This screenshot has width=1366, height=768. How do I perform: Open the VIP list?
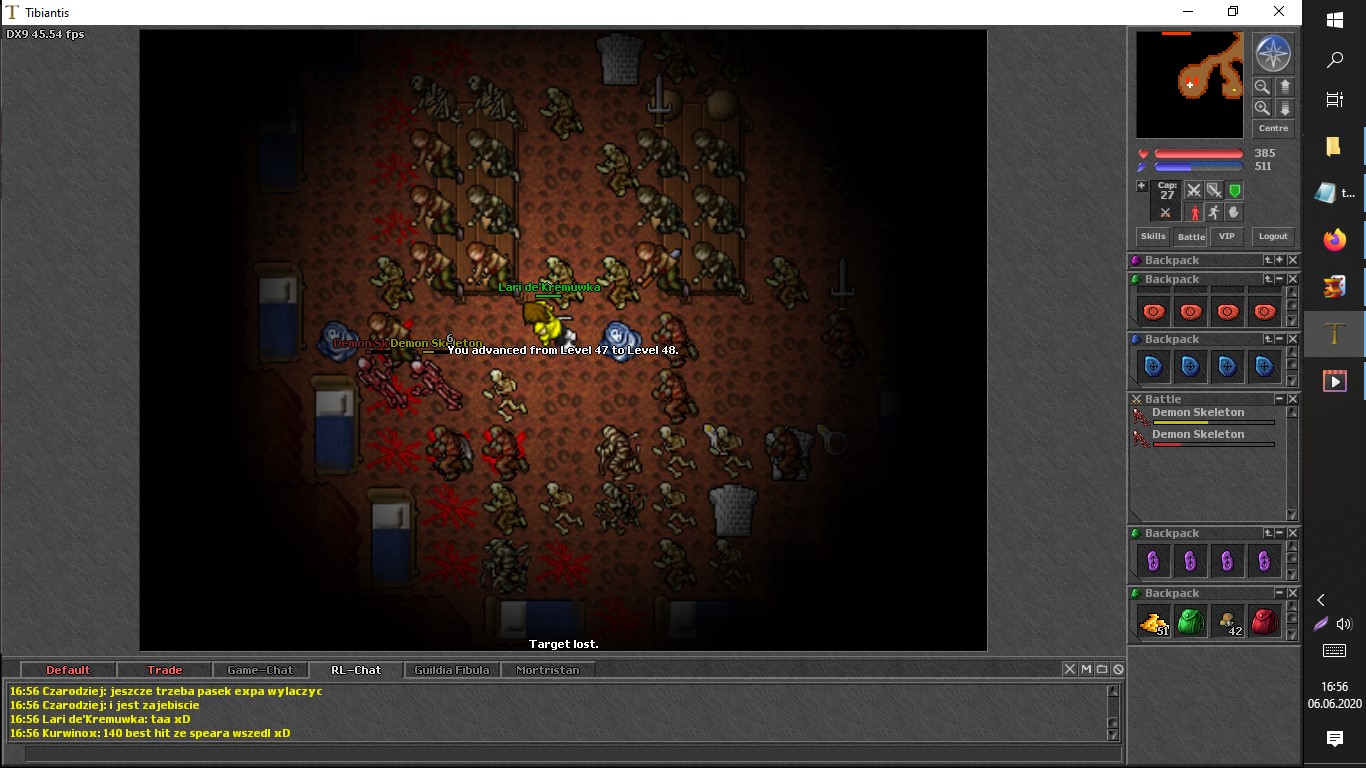coord(1227,237)
